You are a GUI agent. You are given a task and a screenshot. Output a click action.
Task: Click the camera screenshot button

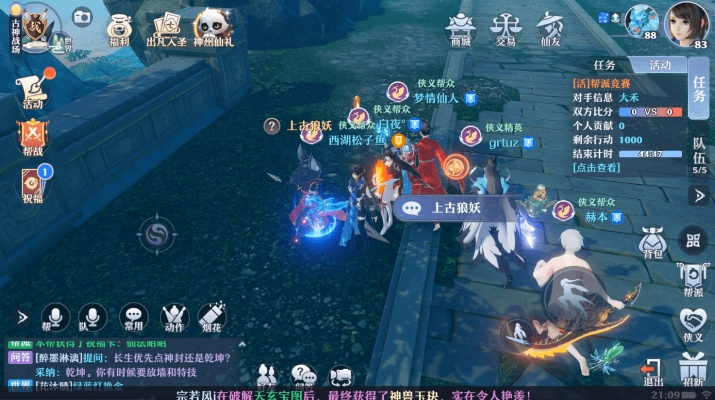(82, 16)
